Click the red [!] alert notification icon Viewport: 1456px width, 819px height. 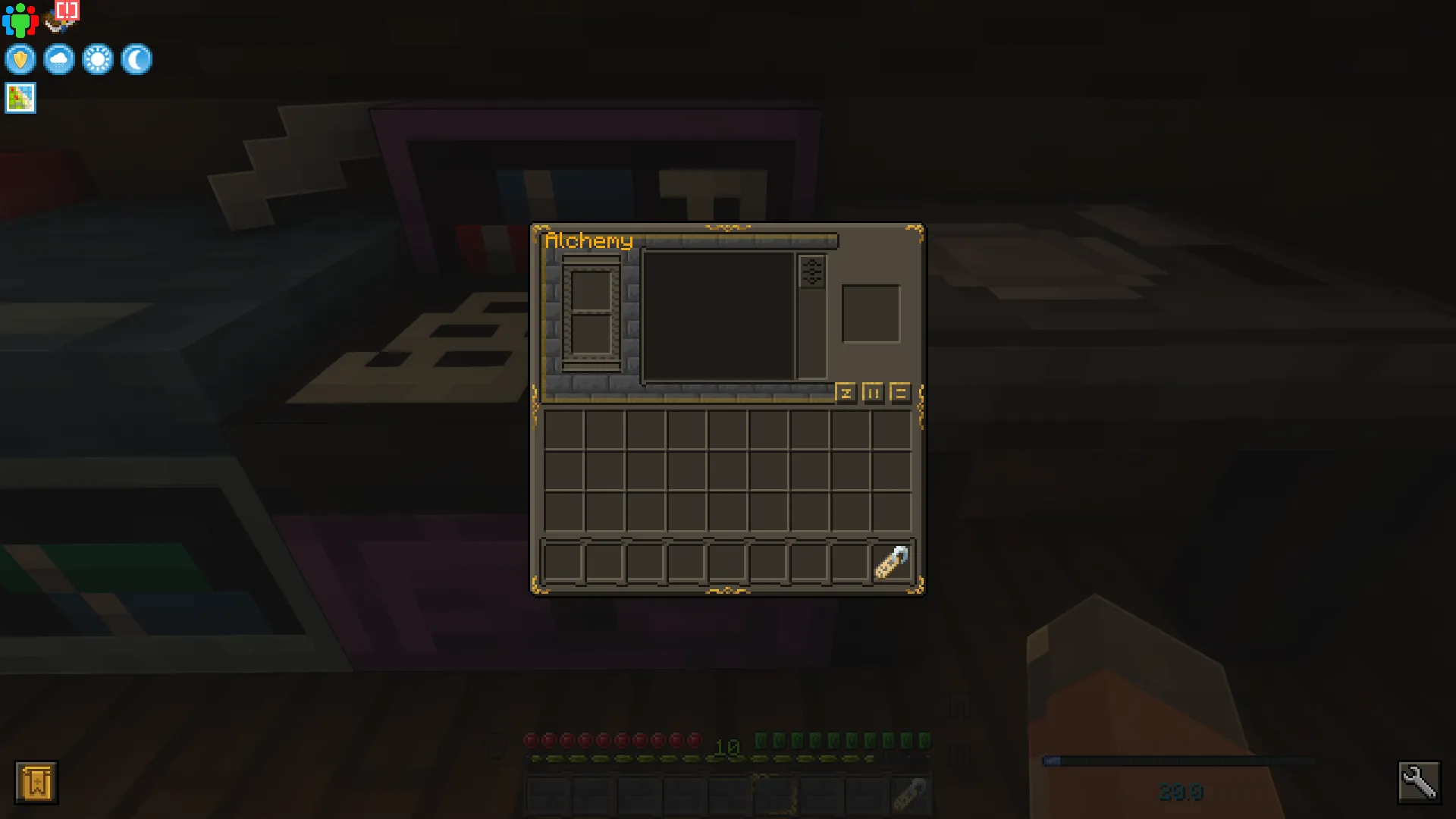[65, 11]
